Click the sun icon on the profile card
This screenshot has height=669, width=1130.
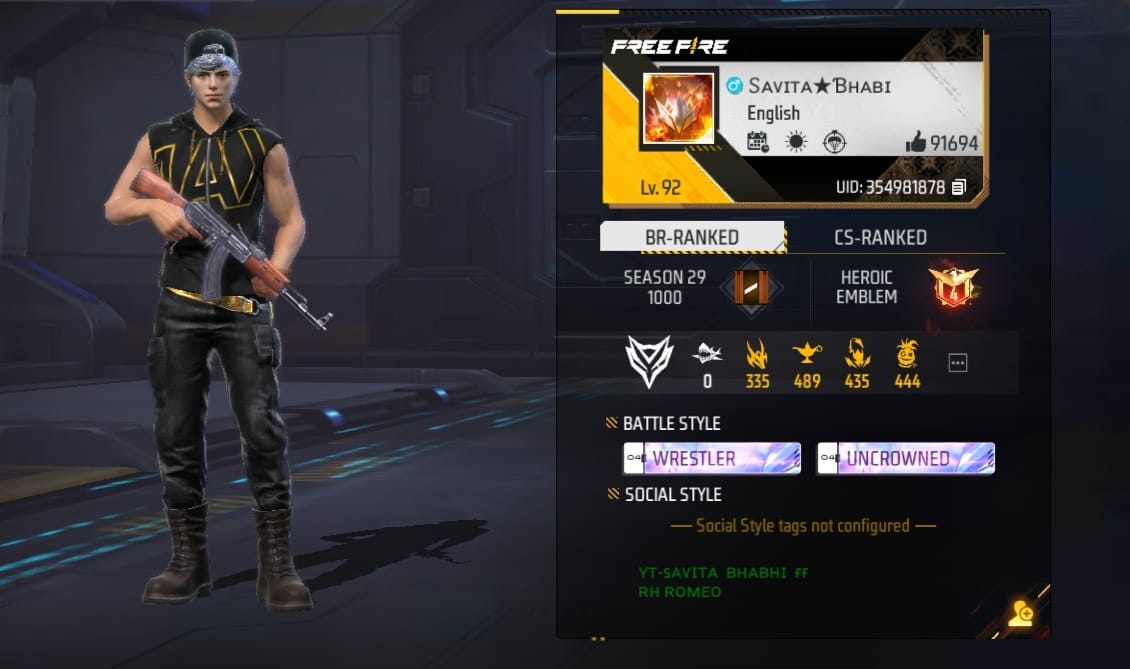tap(796, 142)
